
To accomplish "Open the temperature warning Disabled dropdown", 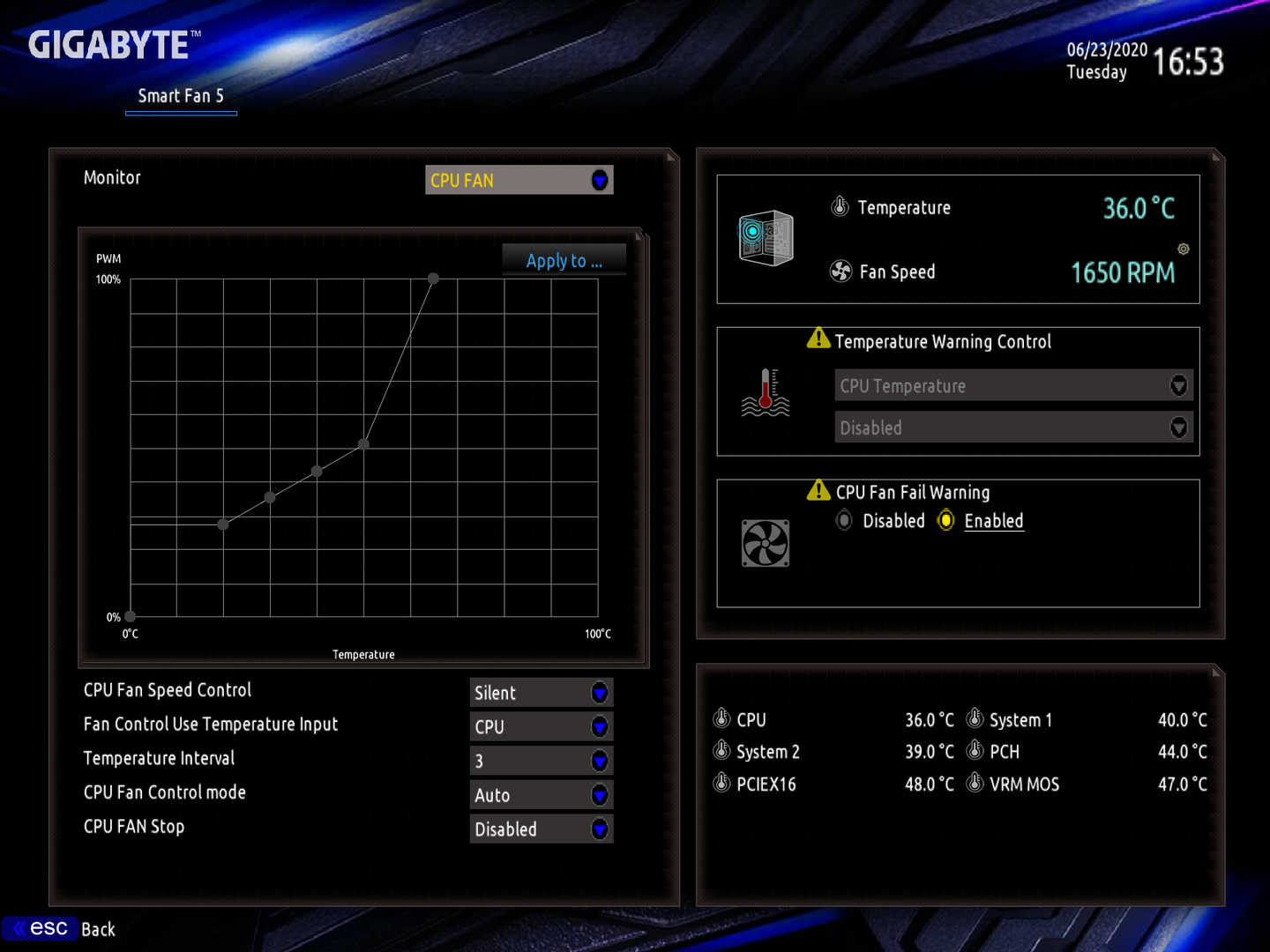I will (x=1013, y=428).
